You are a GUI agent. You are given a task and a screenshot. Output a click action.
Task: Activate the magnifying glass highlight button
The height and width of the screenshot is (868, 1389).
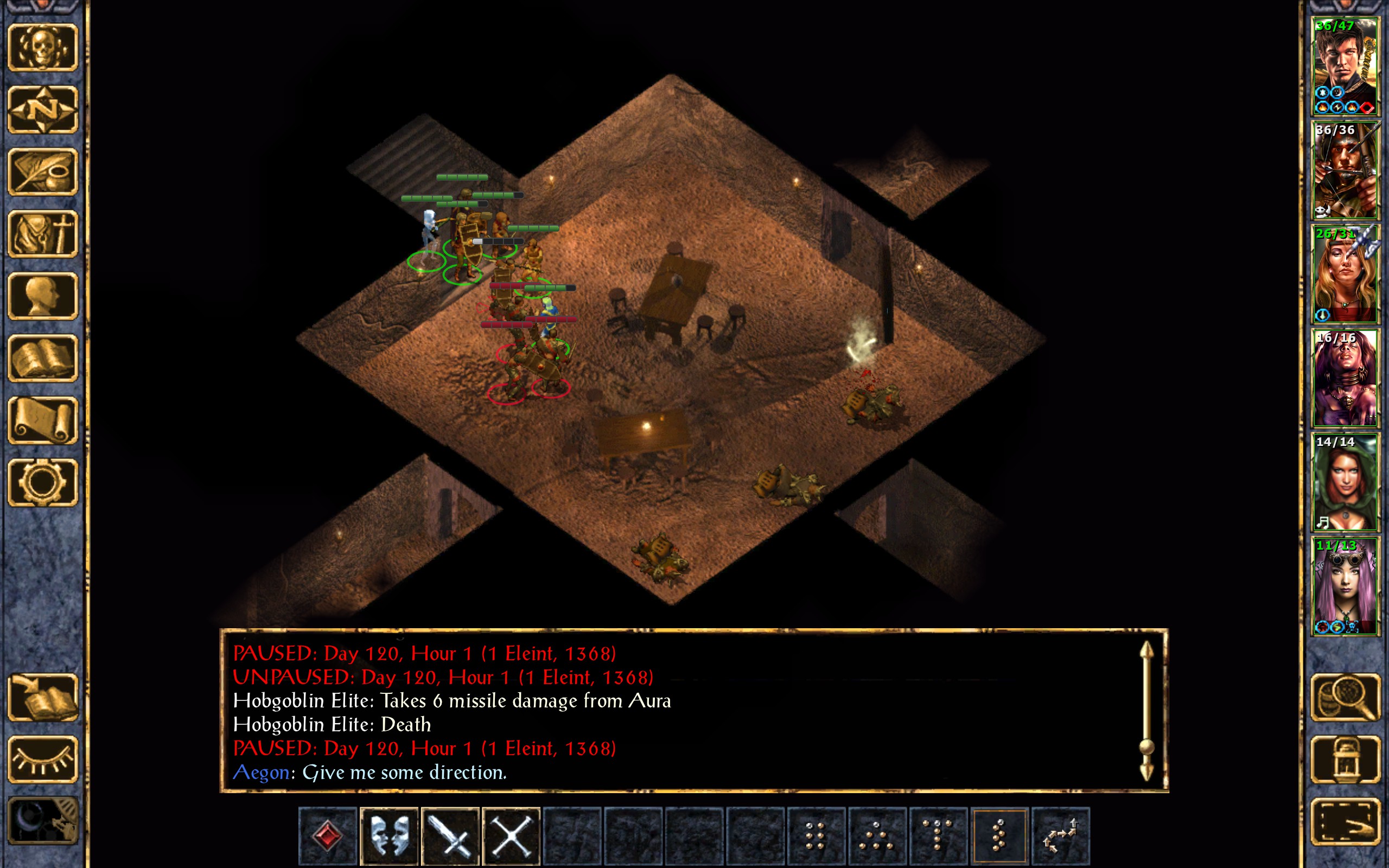point(1345,698)
